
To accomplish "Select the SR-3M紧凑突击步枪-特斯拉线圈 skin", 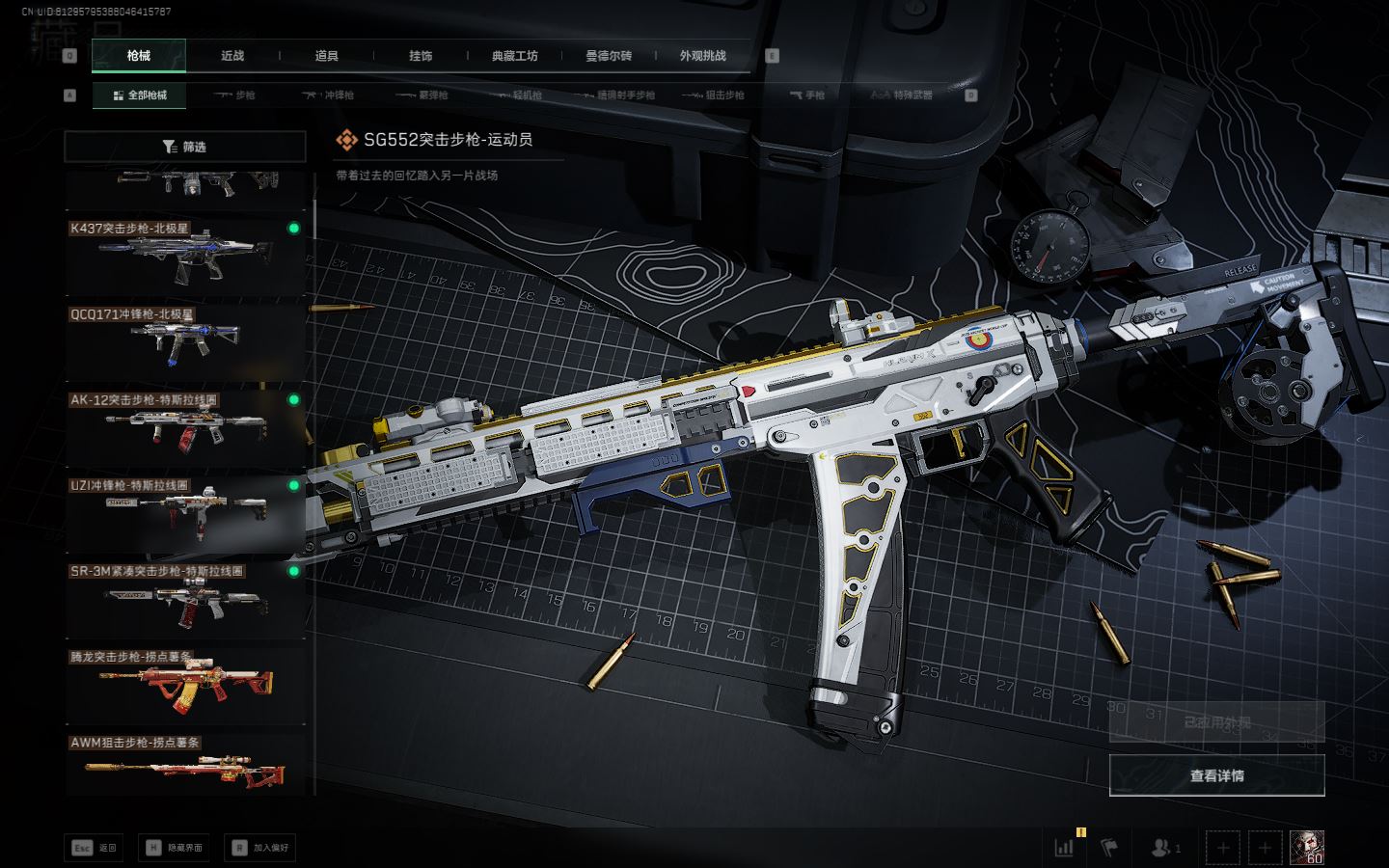I will click(185, 600).
